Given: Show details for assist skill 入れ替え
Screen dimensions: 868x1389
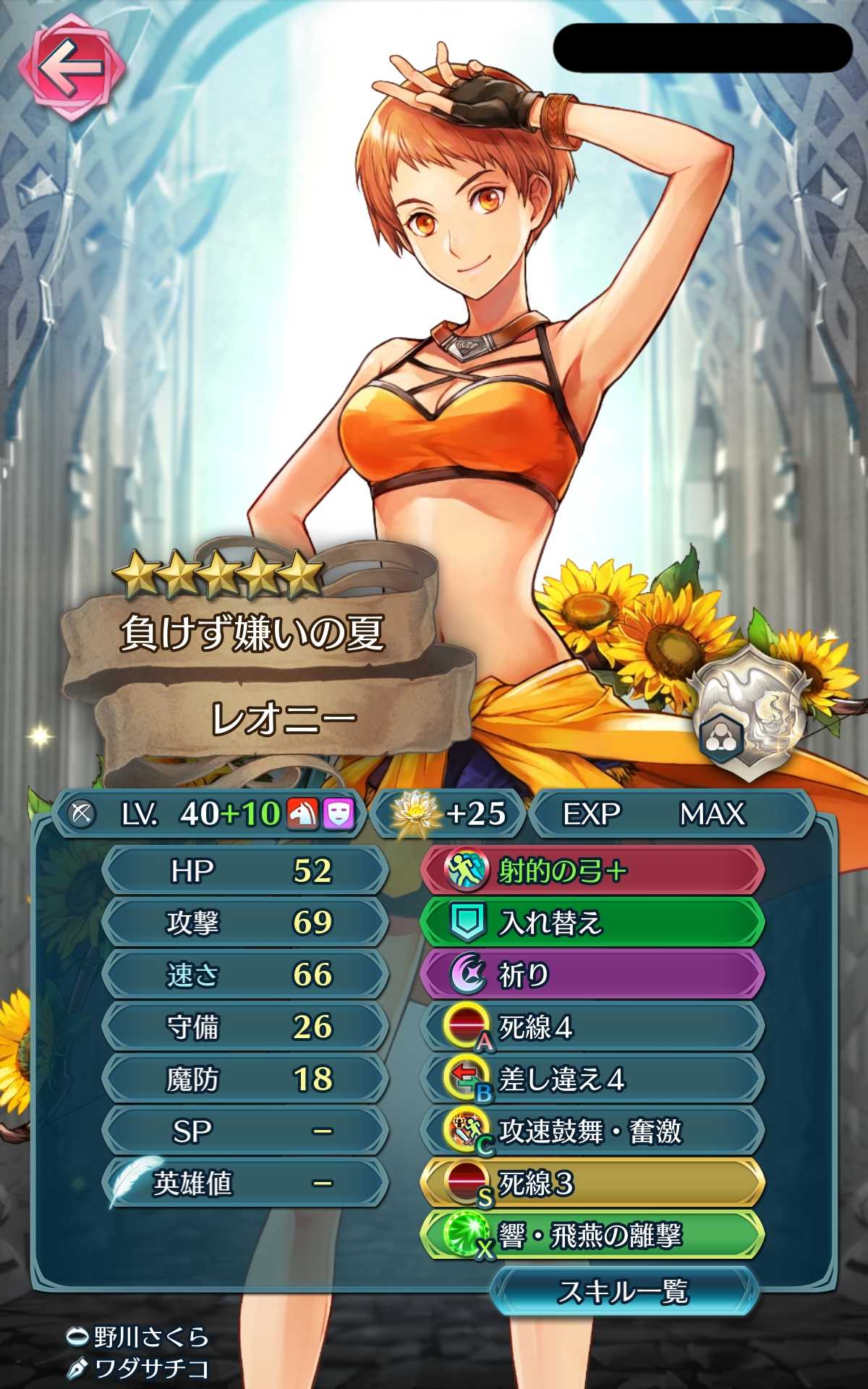Looking at the screenshot, I should tap(592, 922).
